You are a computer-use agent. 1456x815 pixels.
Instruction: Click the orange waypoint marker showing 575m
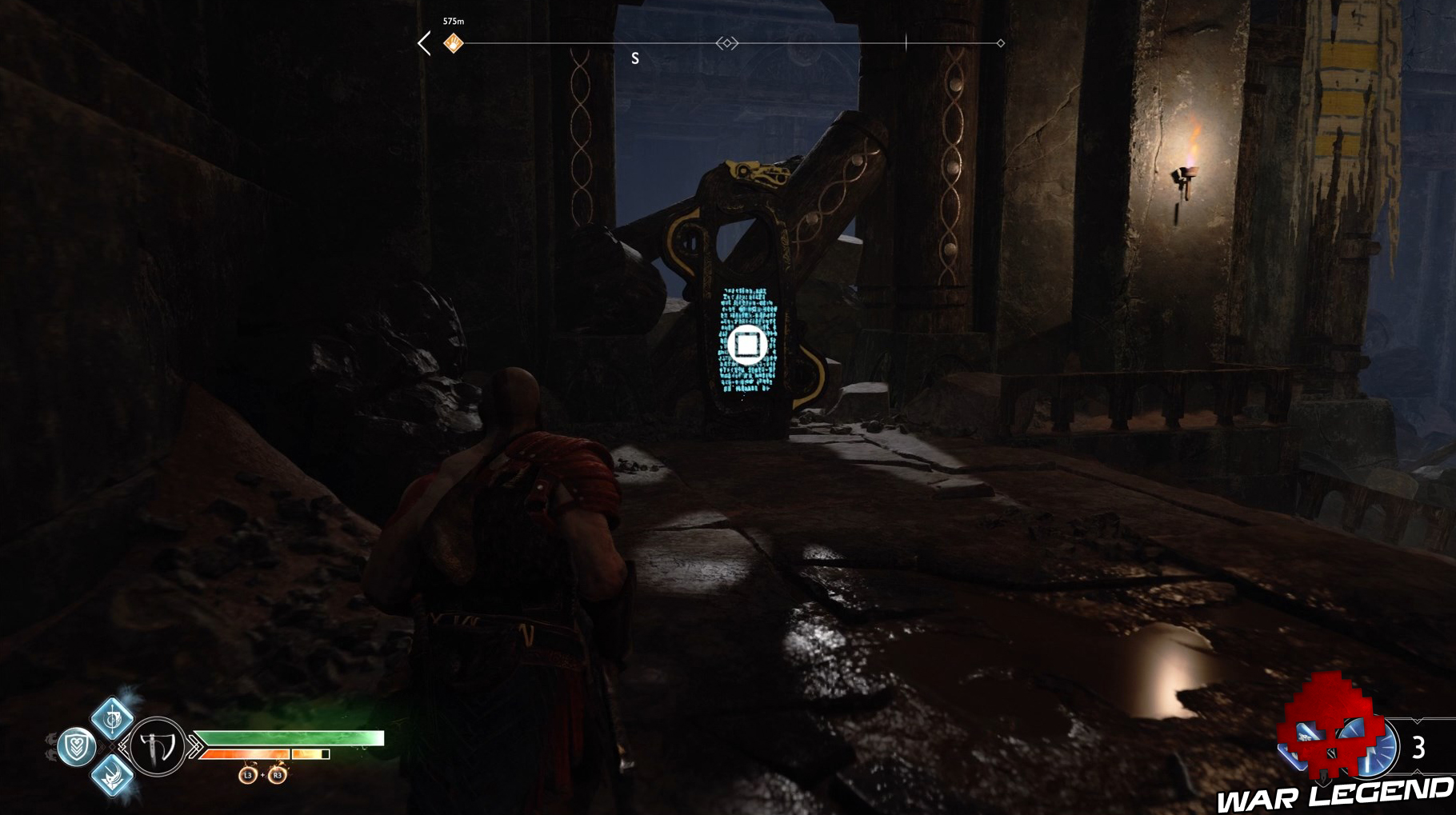coord(453,42)
